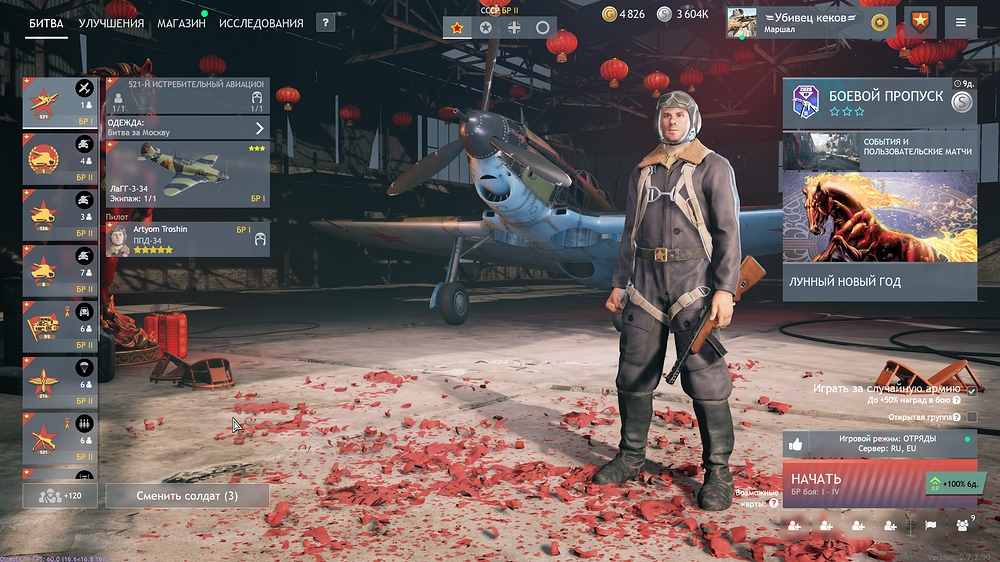Toggle the Играть за случайную армию checkbox
Screen dimensions: 1000x562
click(971, 389)
